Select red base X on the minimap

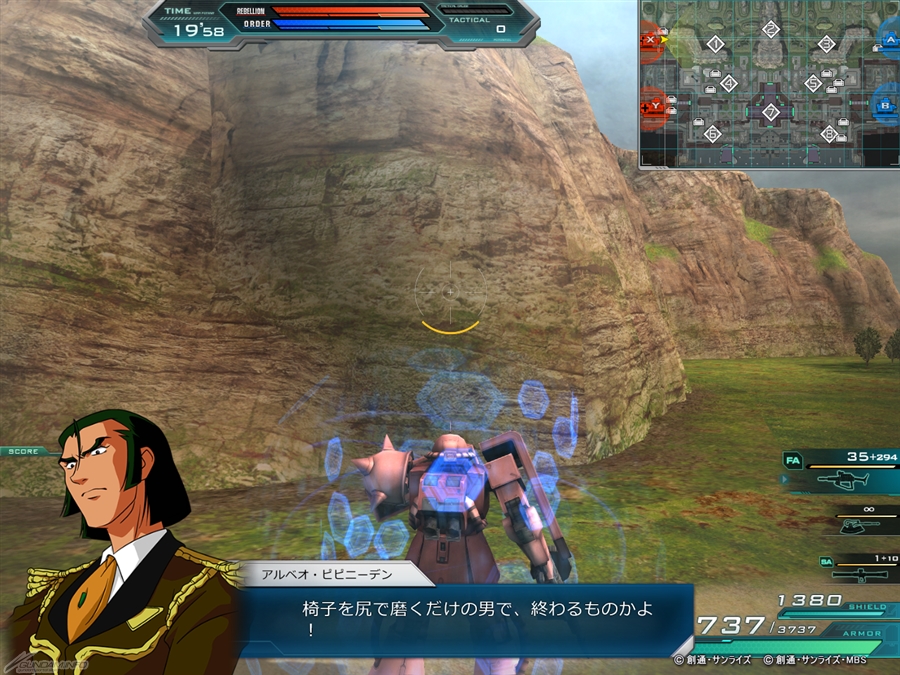(653, 41)
